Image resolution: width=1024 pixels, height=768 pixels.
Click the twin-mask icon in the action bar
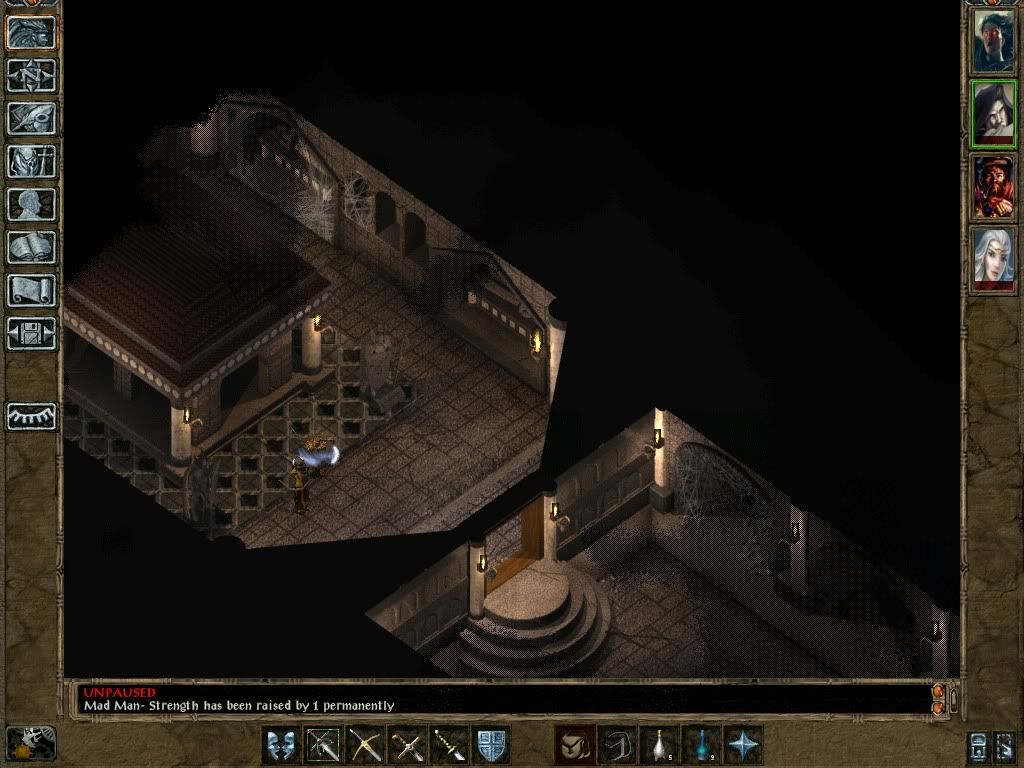(281, 745)
